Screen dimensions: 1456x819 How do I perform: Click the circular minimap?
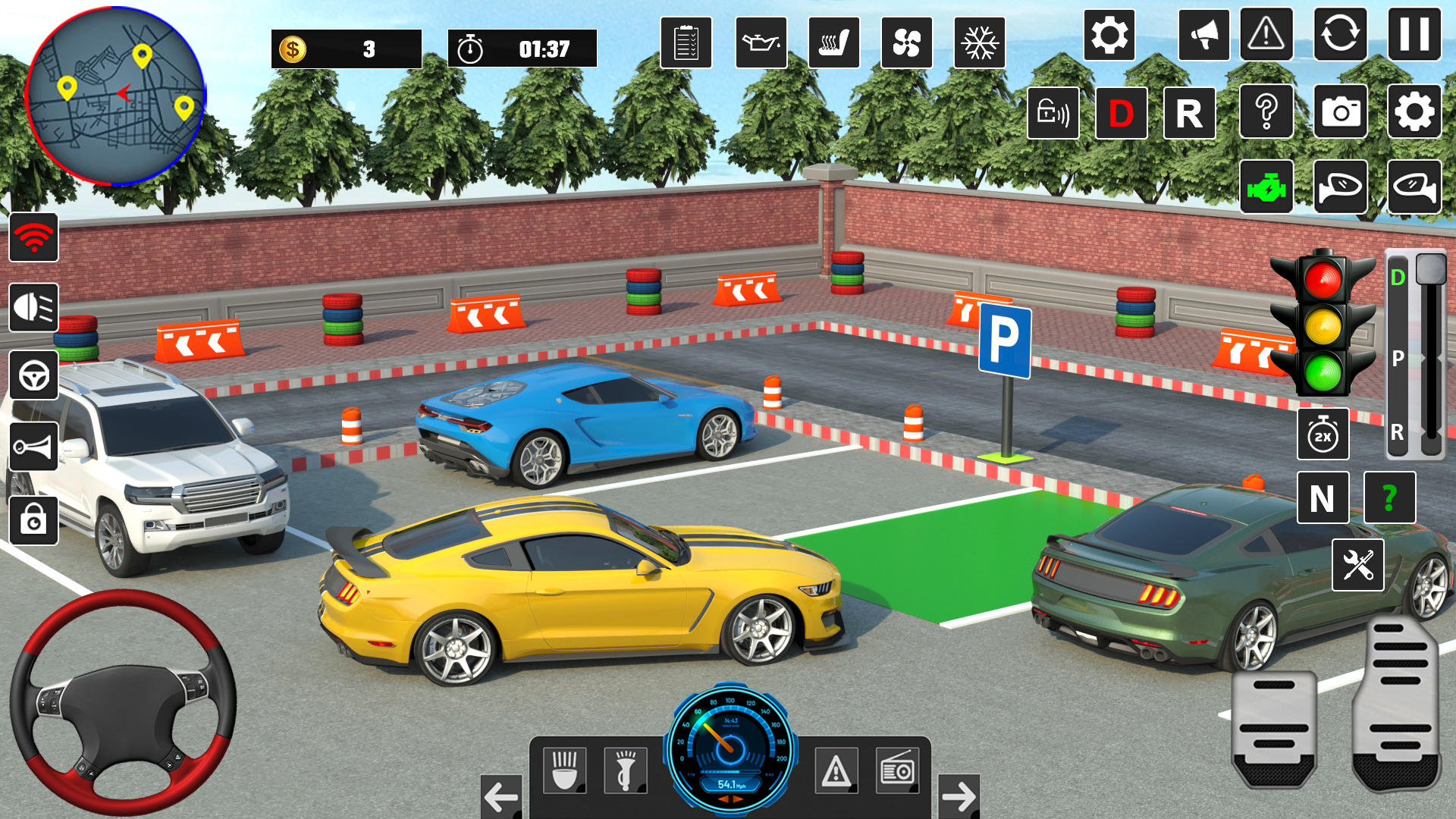coord(115,96)
